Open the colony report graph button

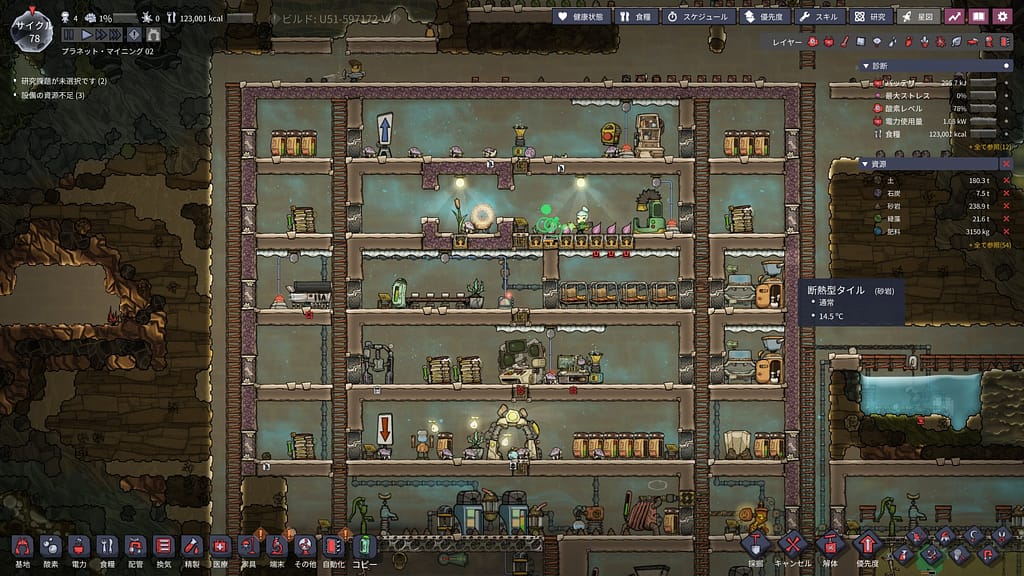954,16
